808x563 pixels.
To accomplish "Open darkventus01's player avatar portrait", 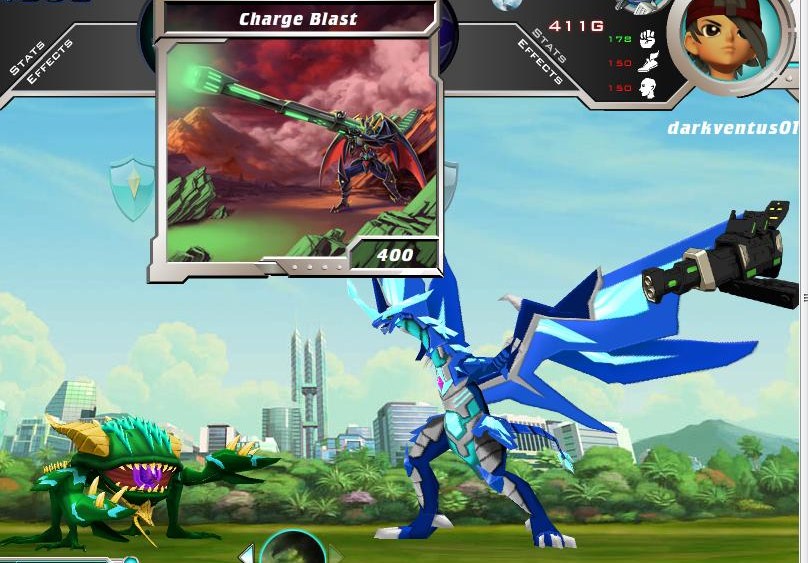I will (x=723, y=42).
